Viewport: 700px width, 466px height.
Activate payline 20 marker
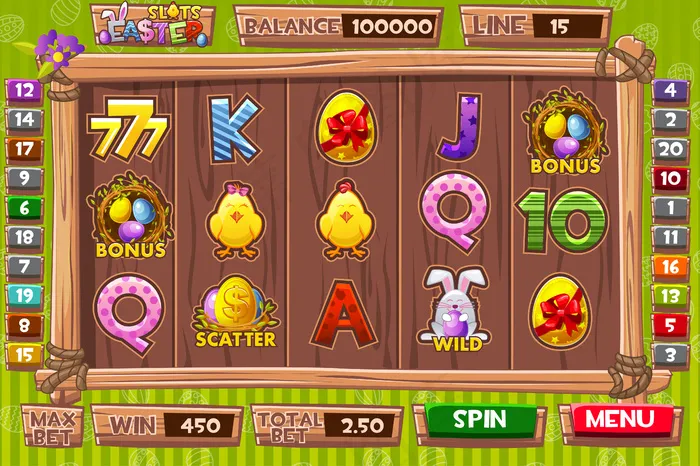pyautogui.click(x=669, y=149)
